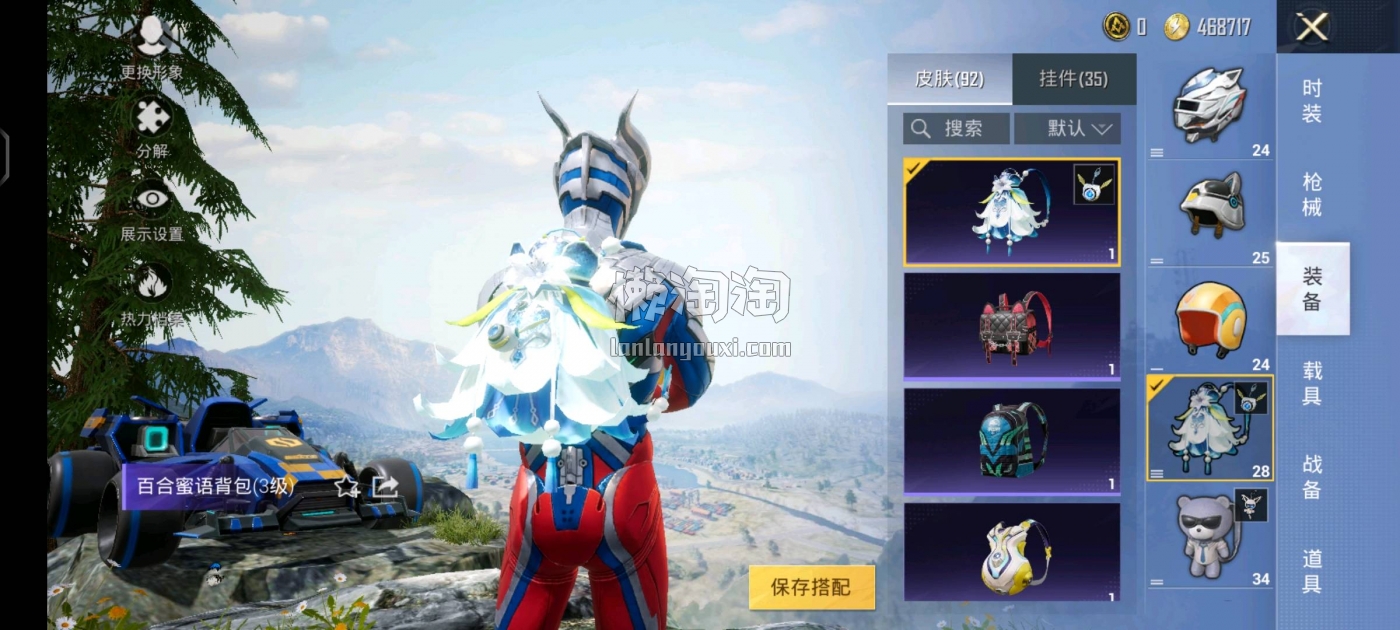1400x630 pixels.
Task: Switch to the 皮肤(92) tab
Action: pos(949,79)
